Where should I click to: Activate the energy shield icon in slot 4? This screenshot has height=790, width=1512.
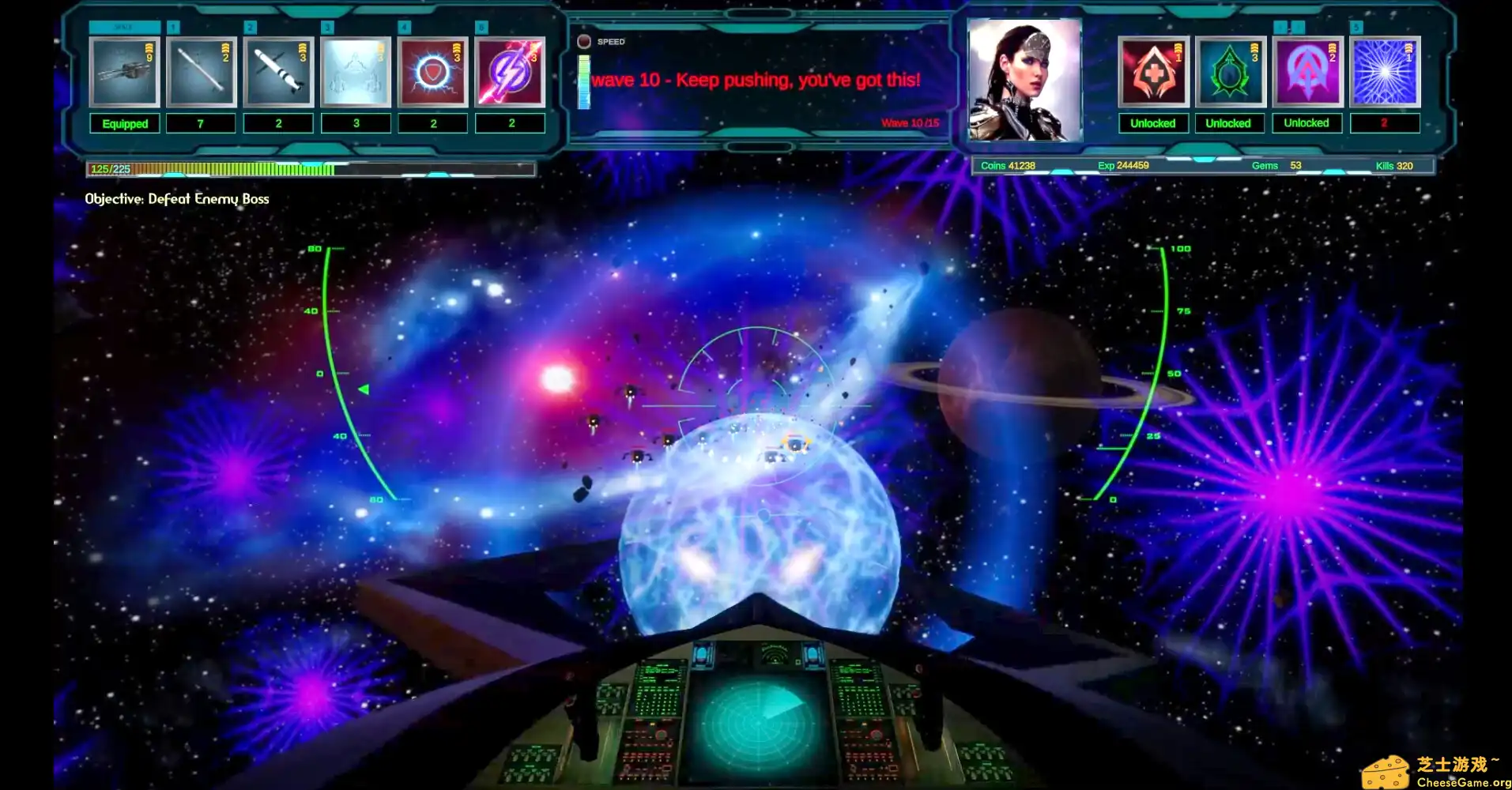433,72
